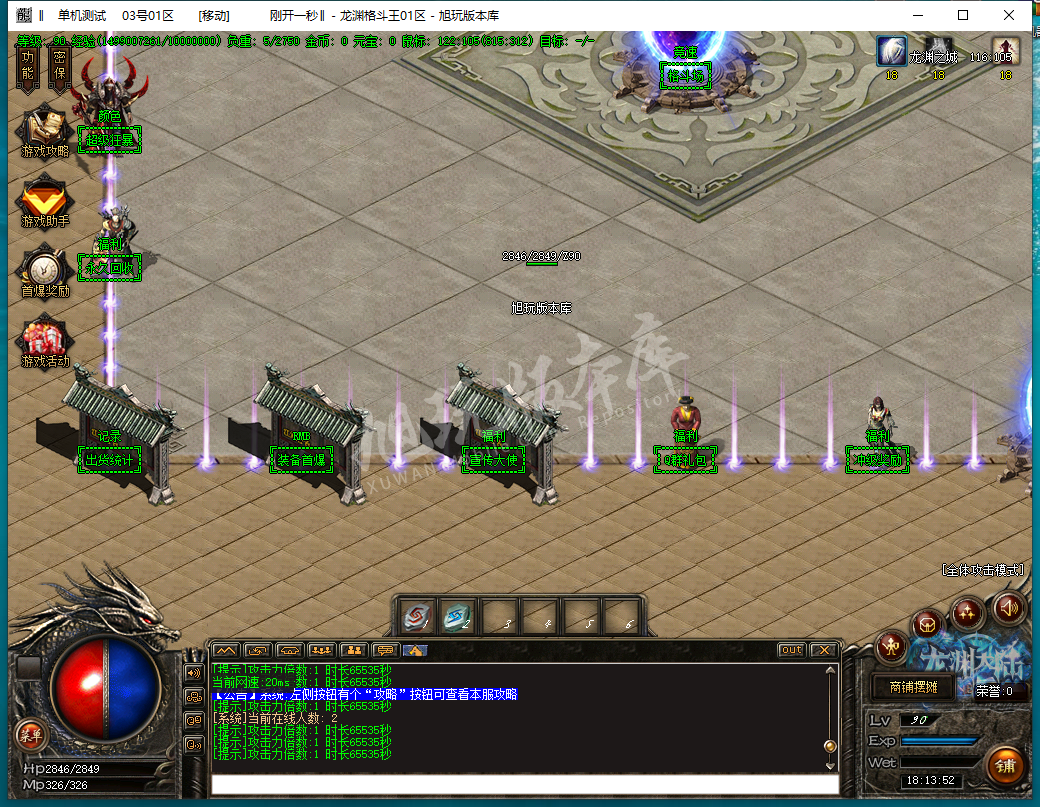Select the teal rune in hotbar slot 2

coord(459,616)
